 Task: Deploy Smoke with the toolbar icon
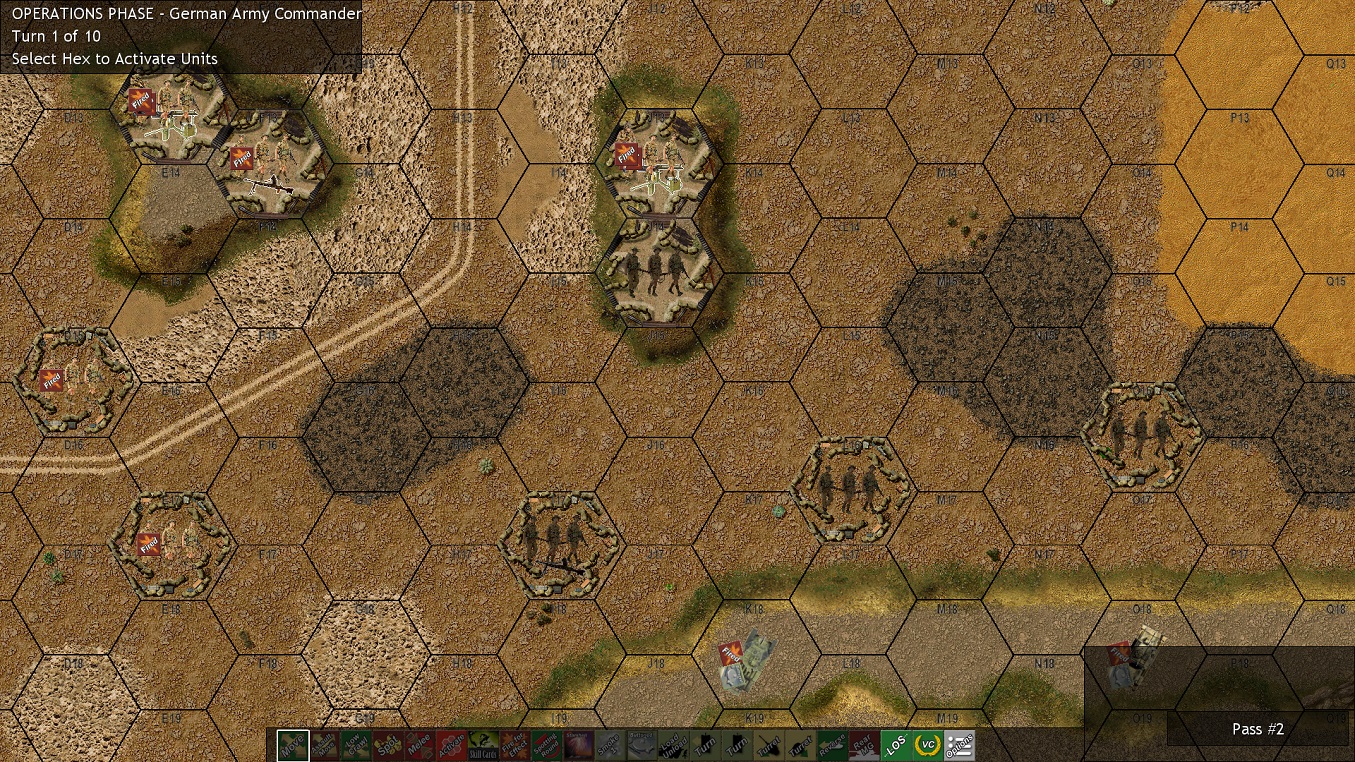point(609,745)
